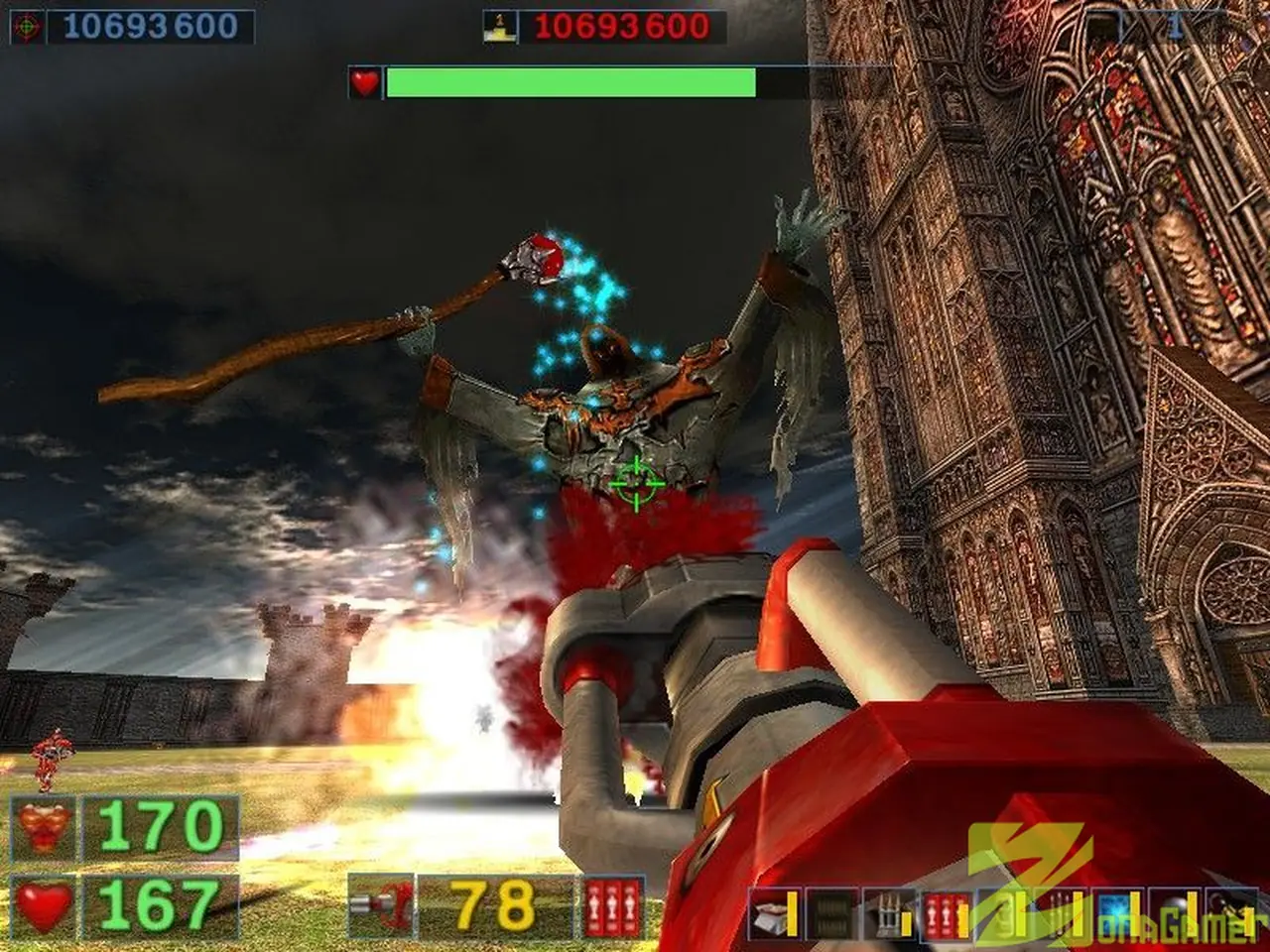Click the ammo type icon beside 78
1270x952 pixels.
[608, 905]
